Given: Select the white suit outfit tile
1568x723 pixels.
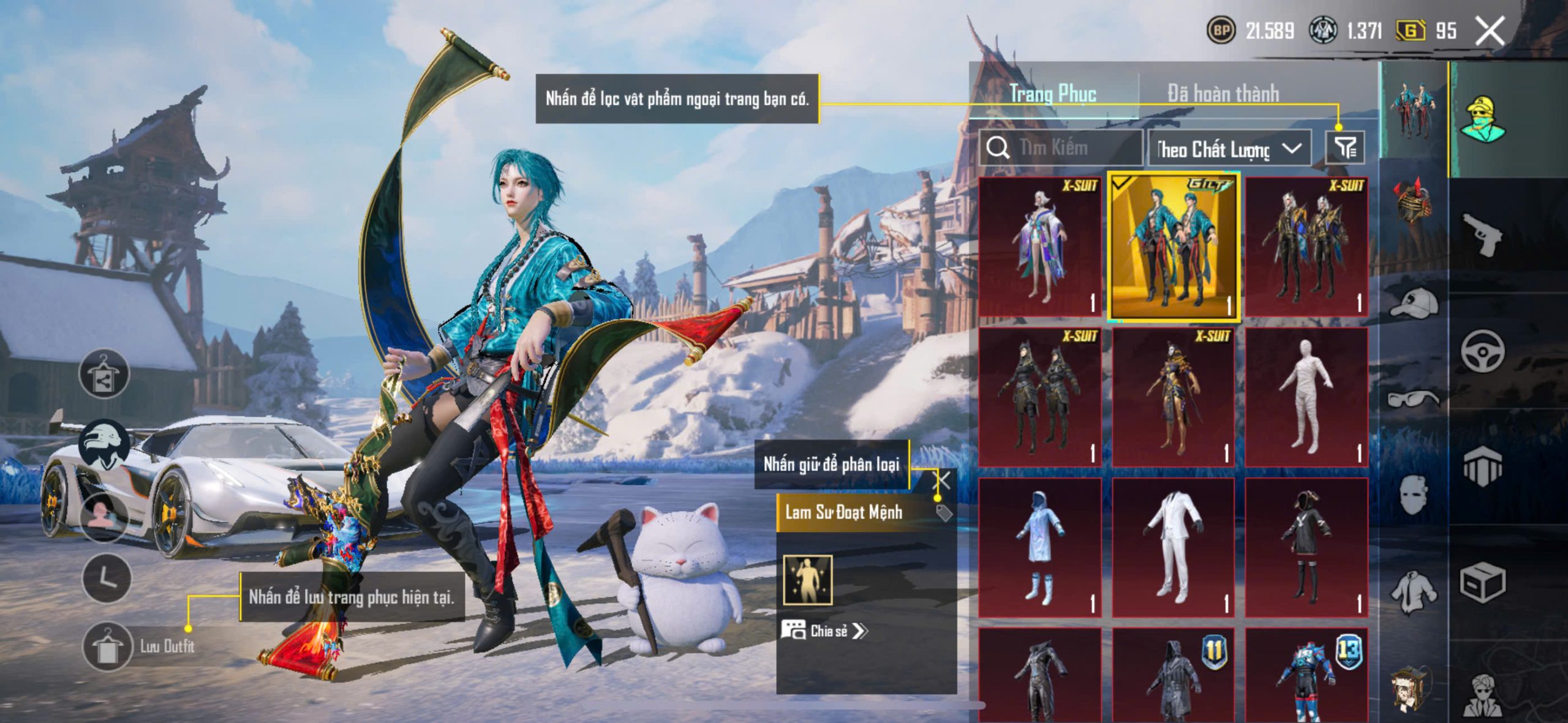Looking at the screenshot, I should [1172, 547].
